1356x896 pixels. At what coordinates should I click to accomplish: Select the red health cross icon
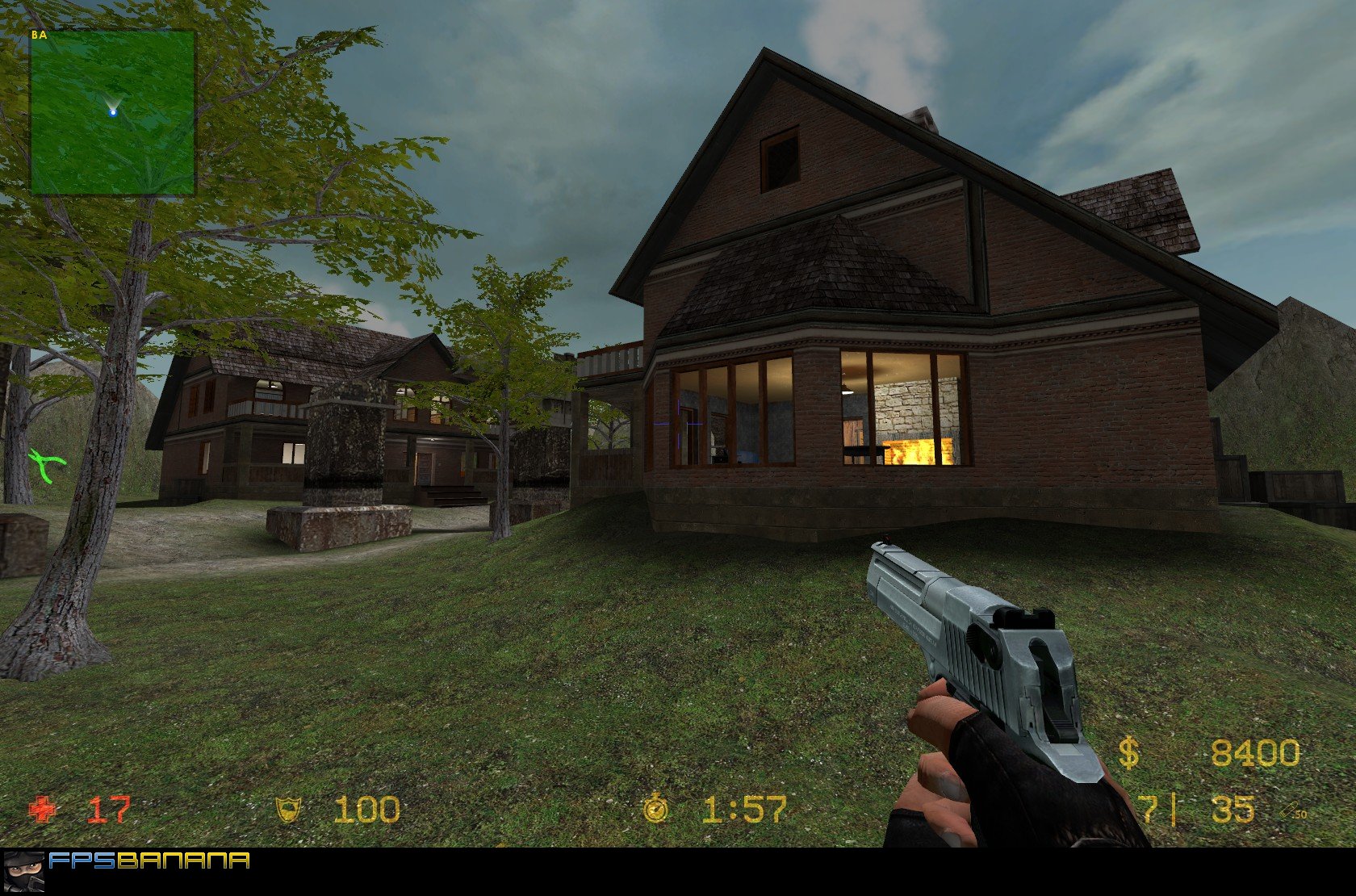[43, 809]
